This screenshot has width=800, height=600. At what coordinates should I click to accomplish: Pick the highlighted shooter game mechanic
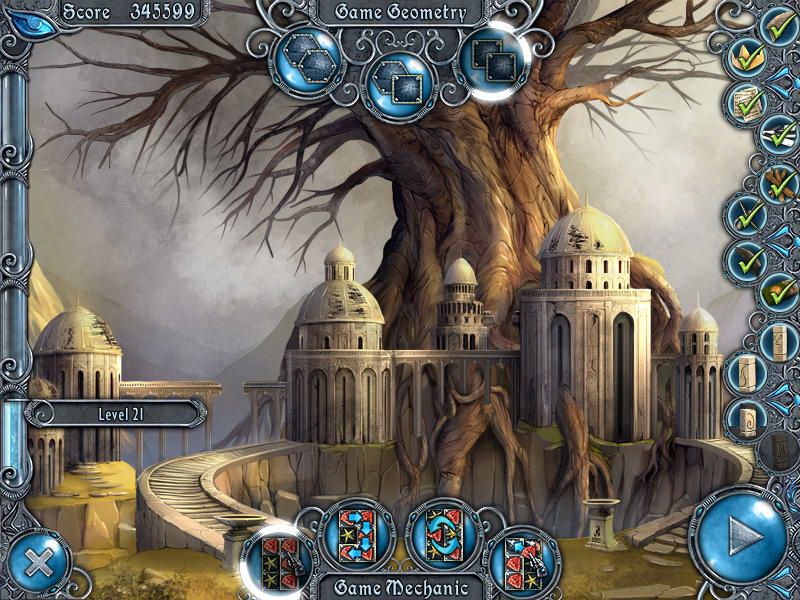277,558
